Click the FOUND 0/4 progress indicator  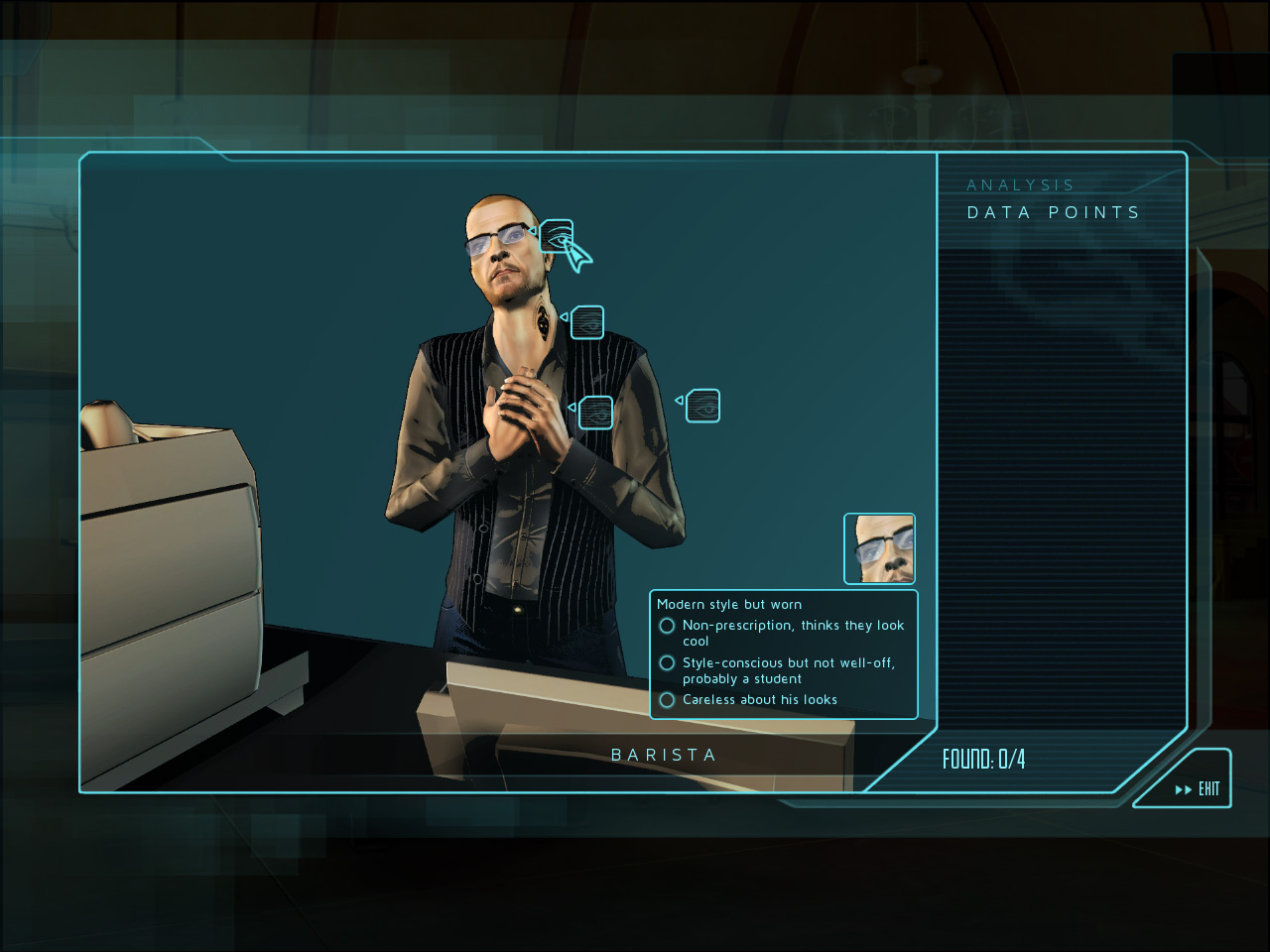tap(983, 758)
